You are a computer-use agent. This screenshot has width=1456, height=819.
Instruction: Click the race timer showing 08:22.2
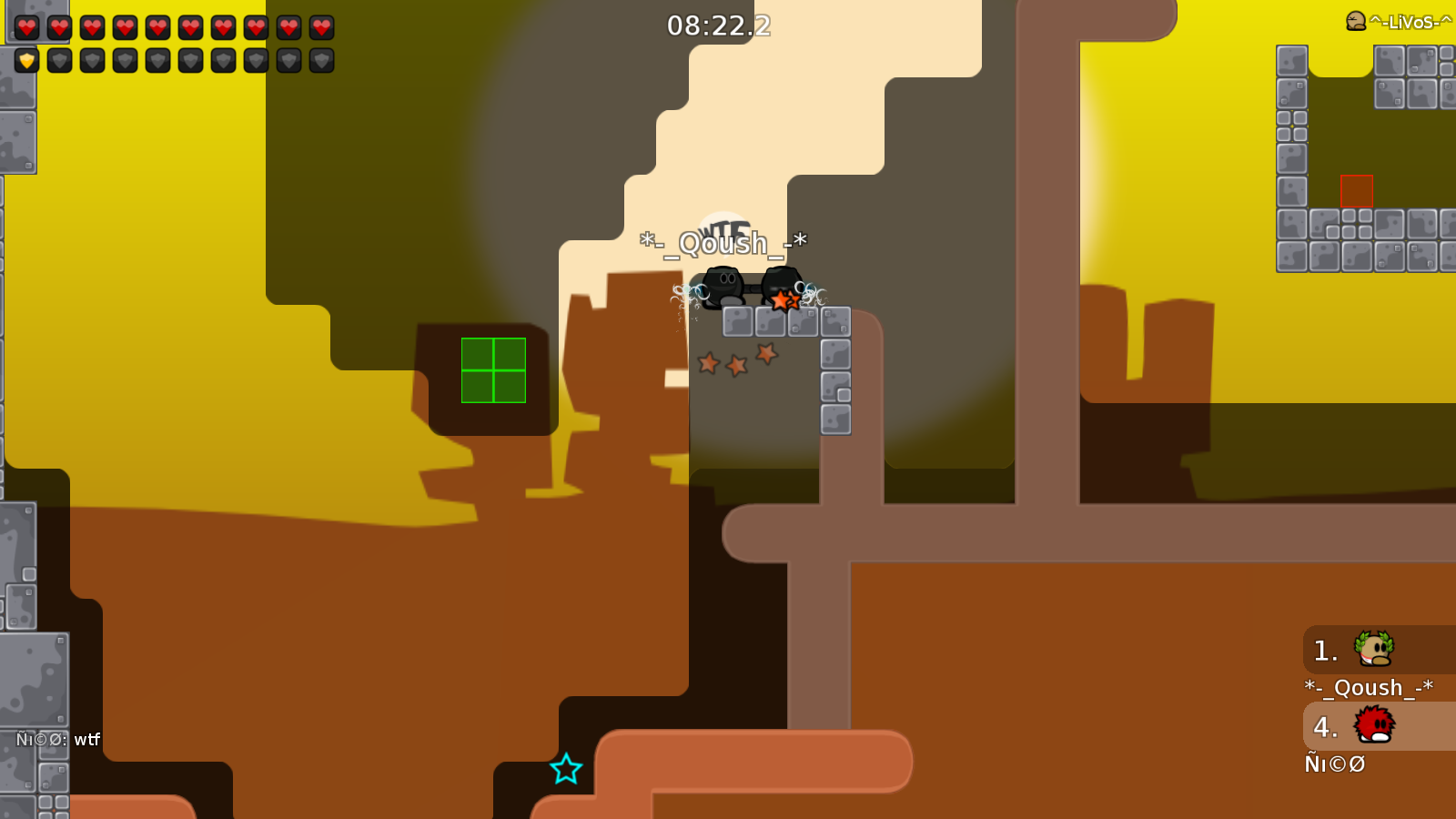point(718,26)
